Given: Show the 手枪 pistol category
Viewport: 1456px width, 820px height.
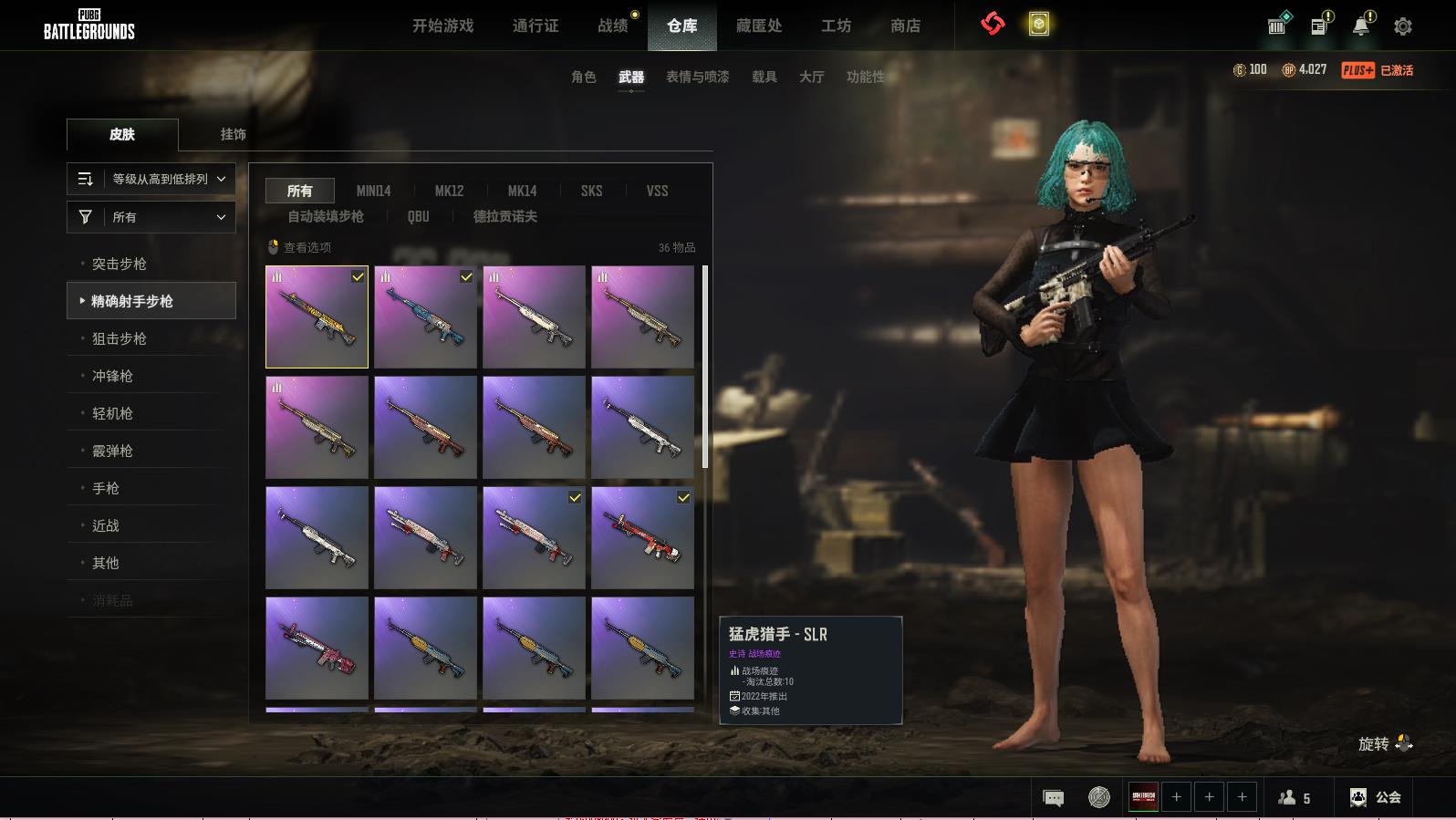Looking at the screenshot, I should 106,488.
